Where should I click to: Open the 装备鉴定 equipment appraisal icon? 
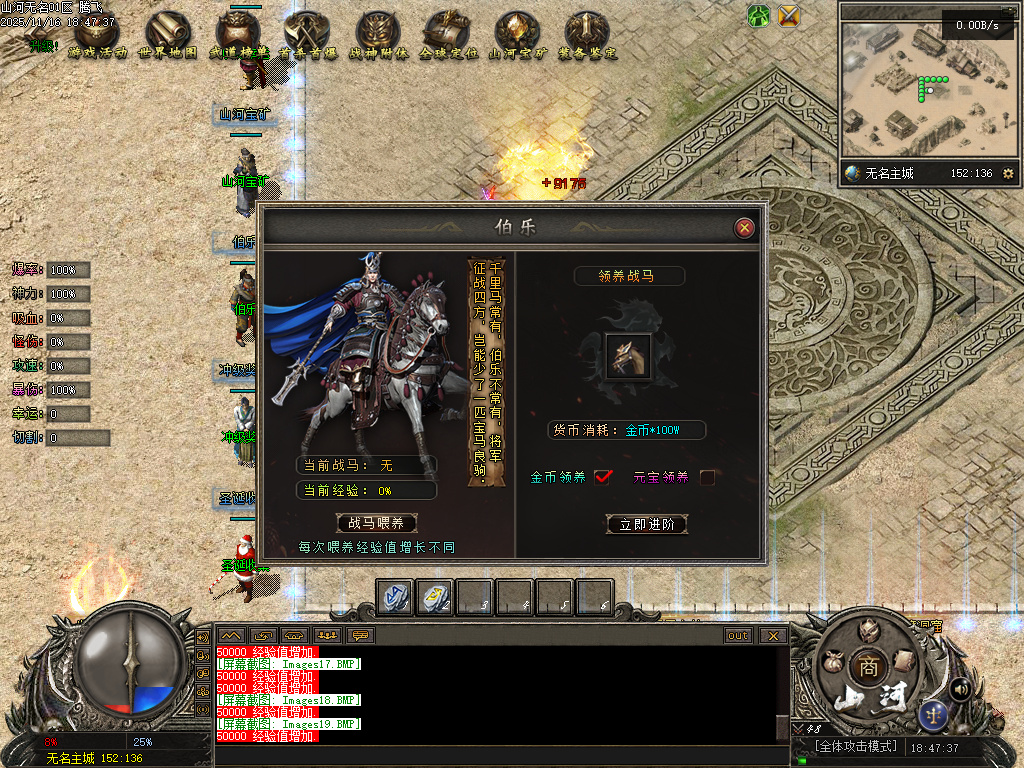click(587, 33)
